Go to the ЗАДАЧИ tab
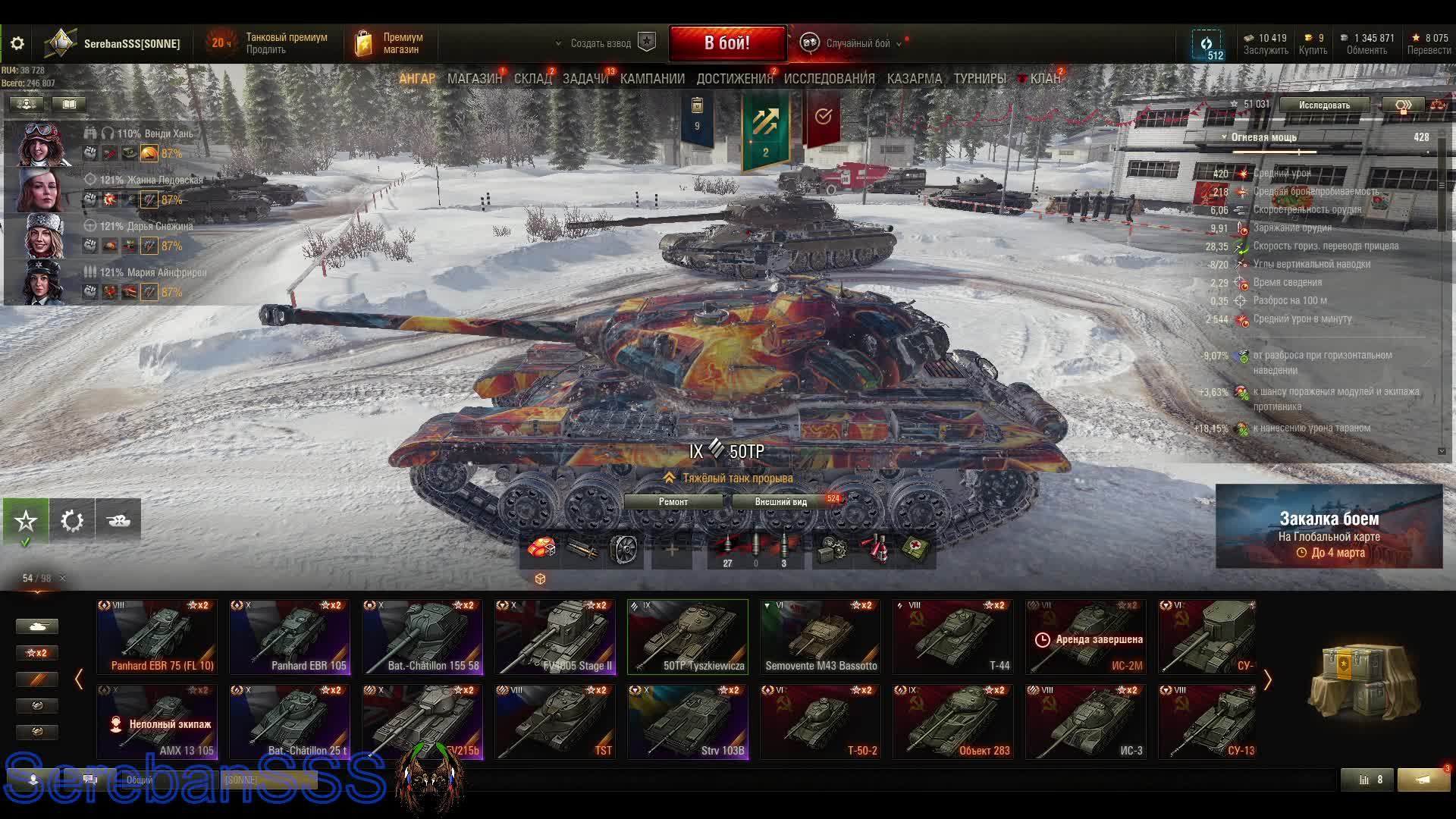Viewport: 1456px width, 819px height. pyautogui.click(x=585, y=78)
